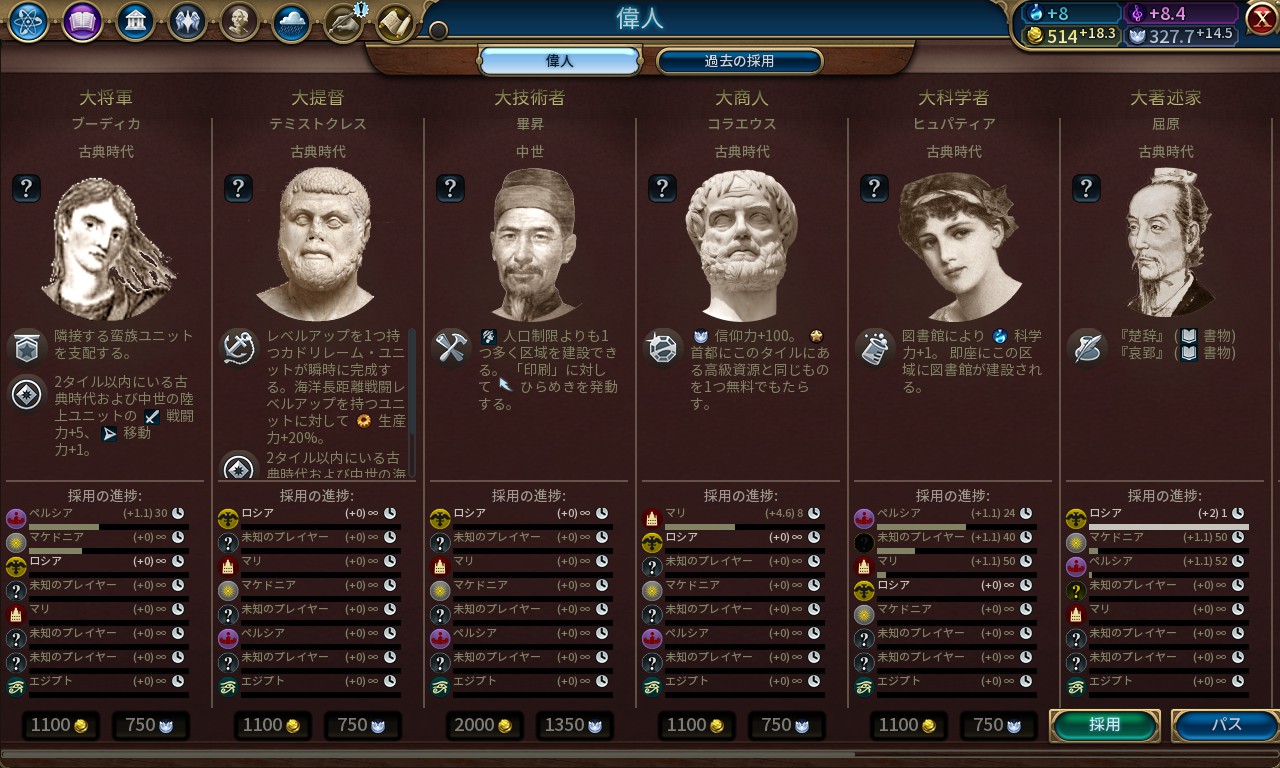Show details for Great Merchant コラエウス
The height and width of the screenshot is (768, 1280).
click(662, 187)
